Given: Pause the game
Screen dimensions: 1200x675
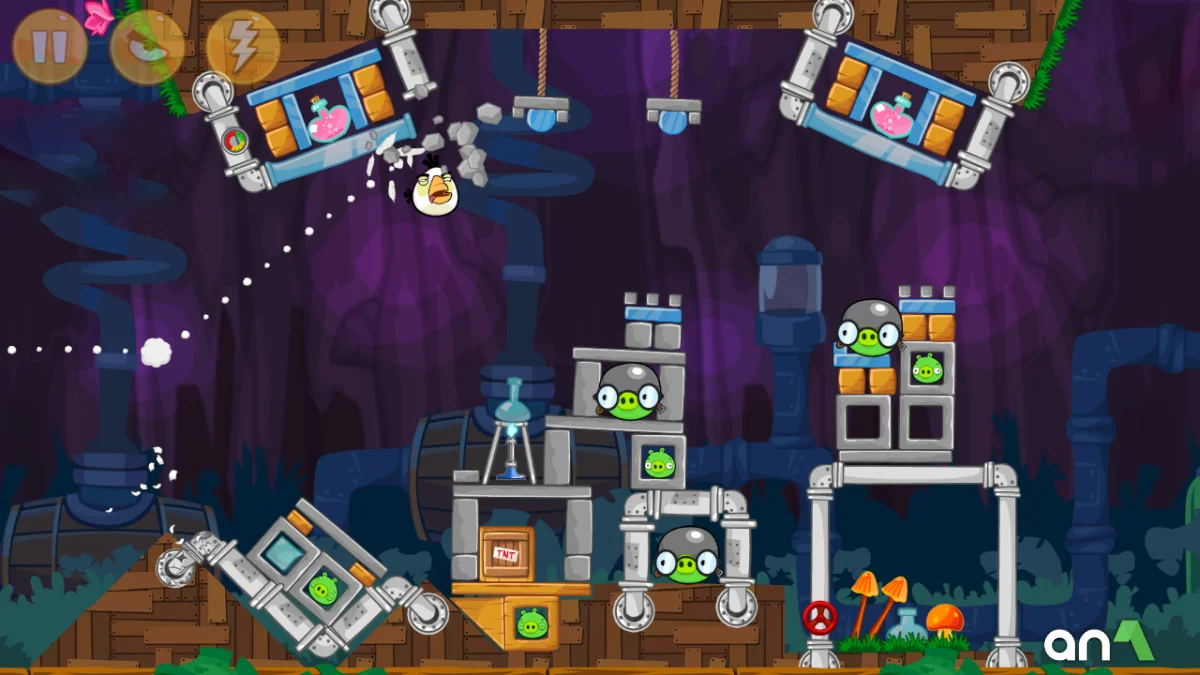Looking at the screenshot, I should click(x=49, y=47).
